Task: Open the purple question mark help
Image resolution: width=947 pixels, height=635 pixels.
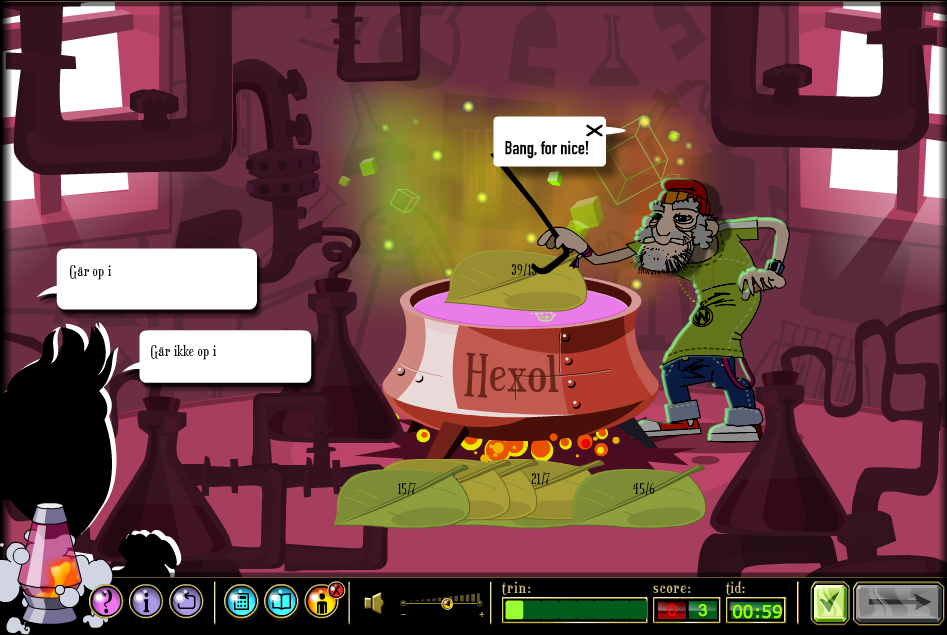Action: [106, 601]
